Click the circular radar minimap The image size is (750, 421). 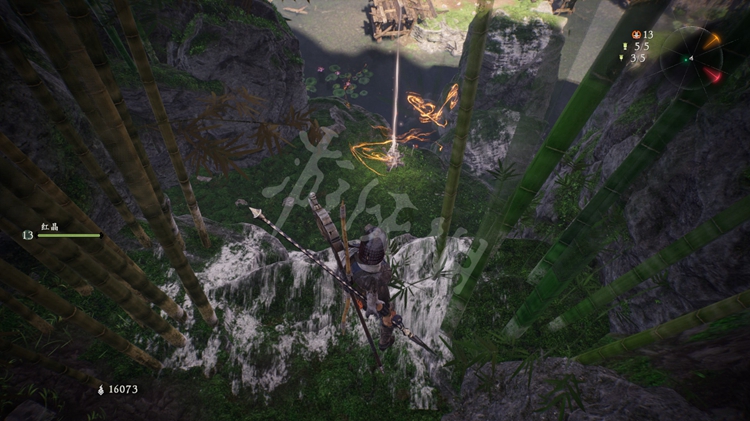692,59
